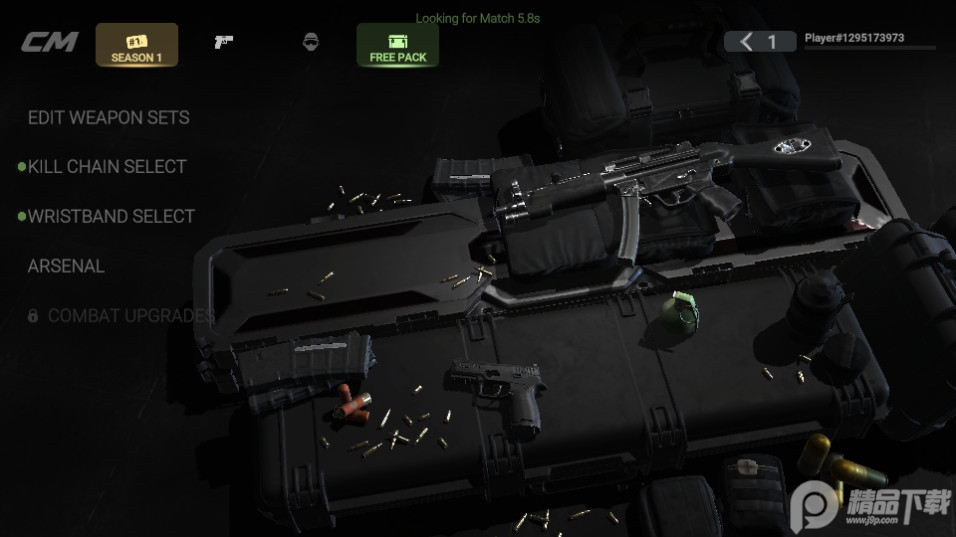Open the soldier helmet operator tab
Image resolution: width=956 pixels, height=537 pixels.
click(x=310, y=42)
